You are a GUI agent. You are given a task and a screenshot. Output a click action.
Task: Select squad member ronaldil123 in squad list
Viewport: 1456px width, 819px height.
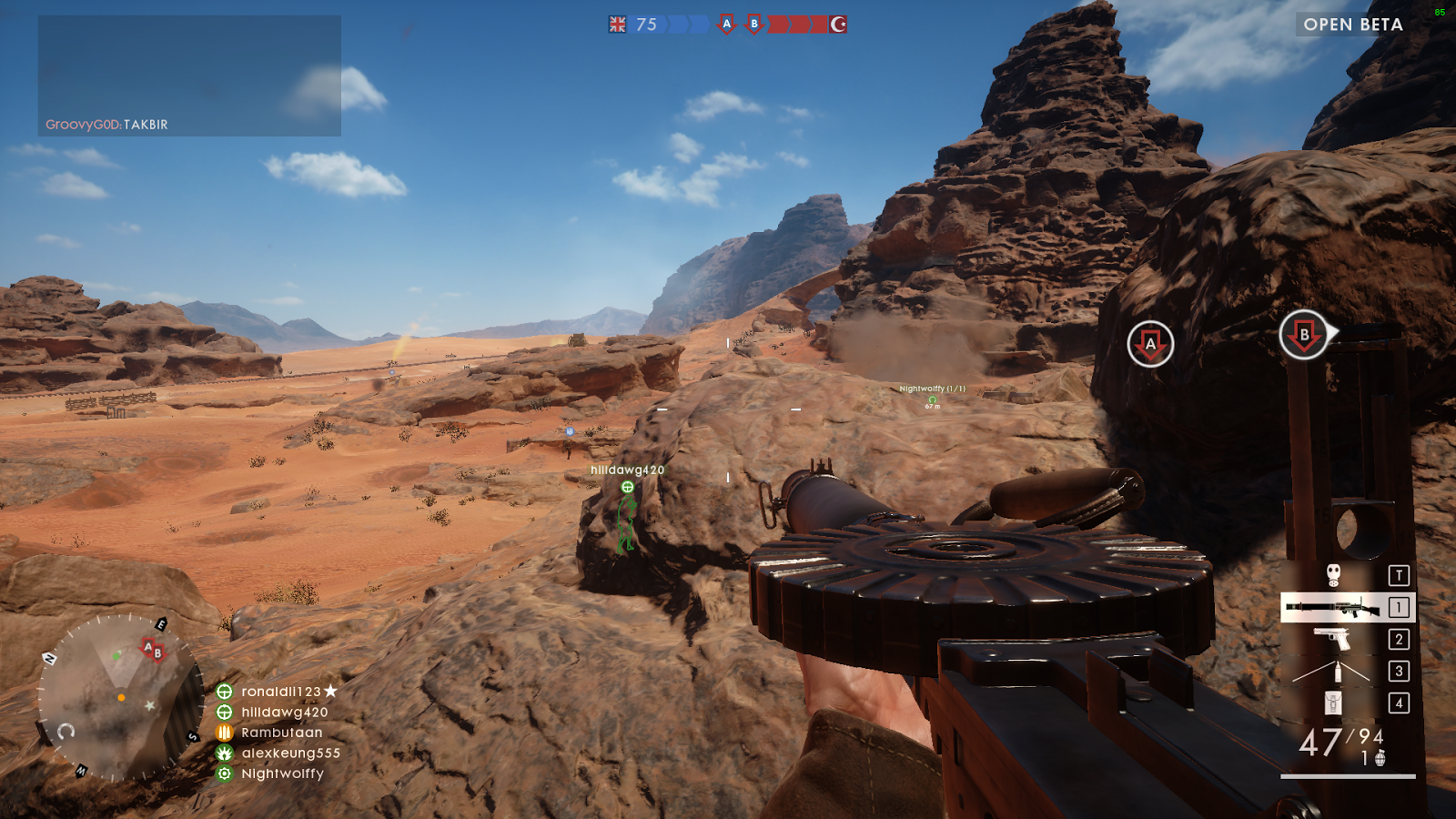point(280,692)
